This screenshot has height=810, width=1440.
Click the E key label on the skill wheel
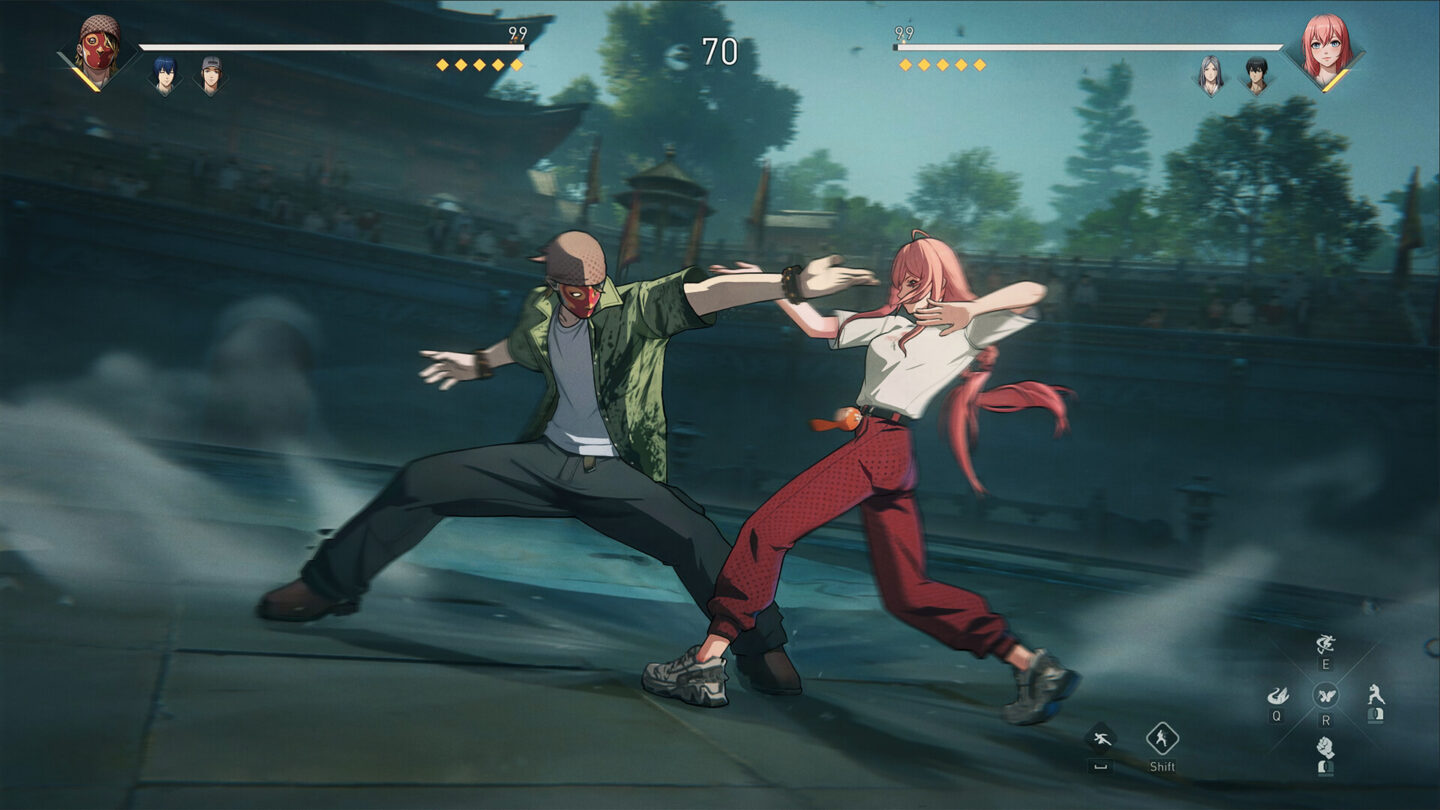click(1325, 663)
